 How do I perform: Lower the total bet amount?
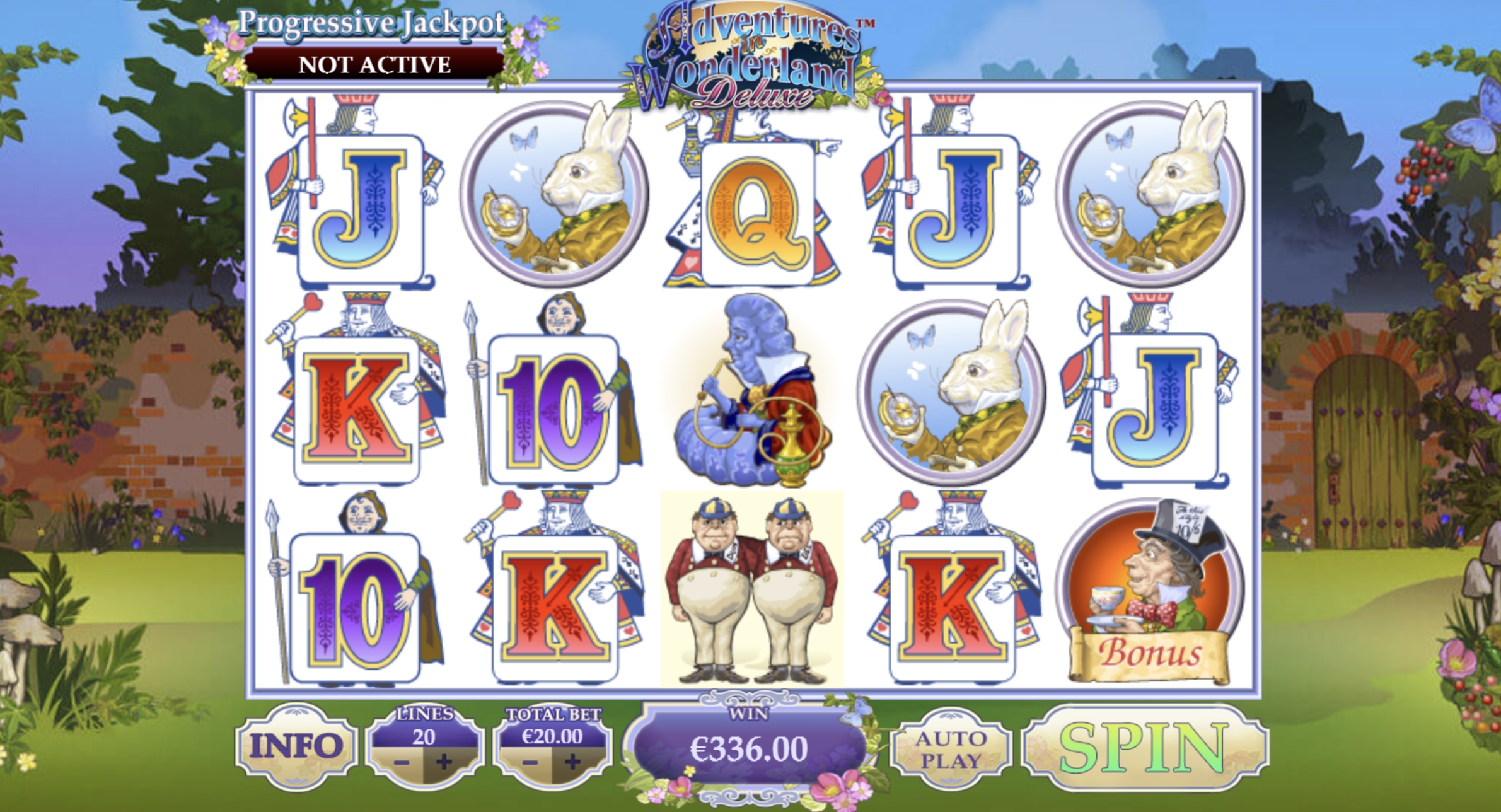click(x=530, y=763)
